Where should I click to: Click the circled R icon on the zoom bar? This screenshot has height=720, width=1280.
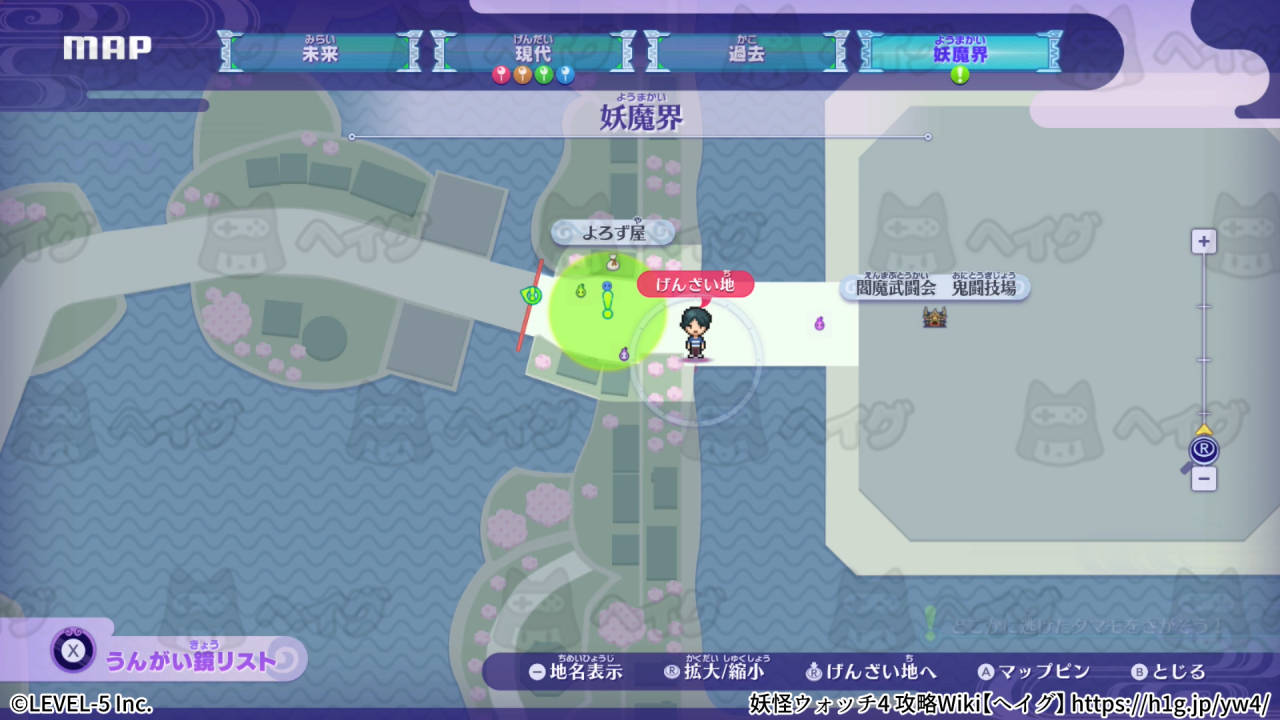click(x=1203, y=450)
